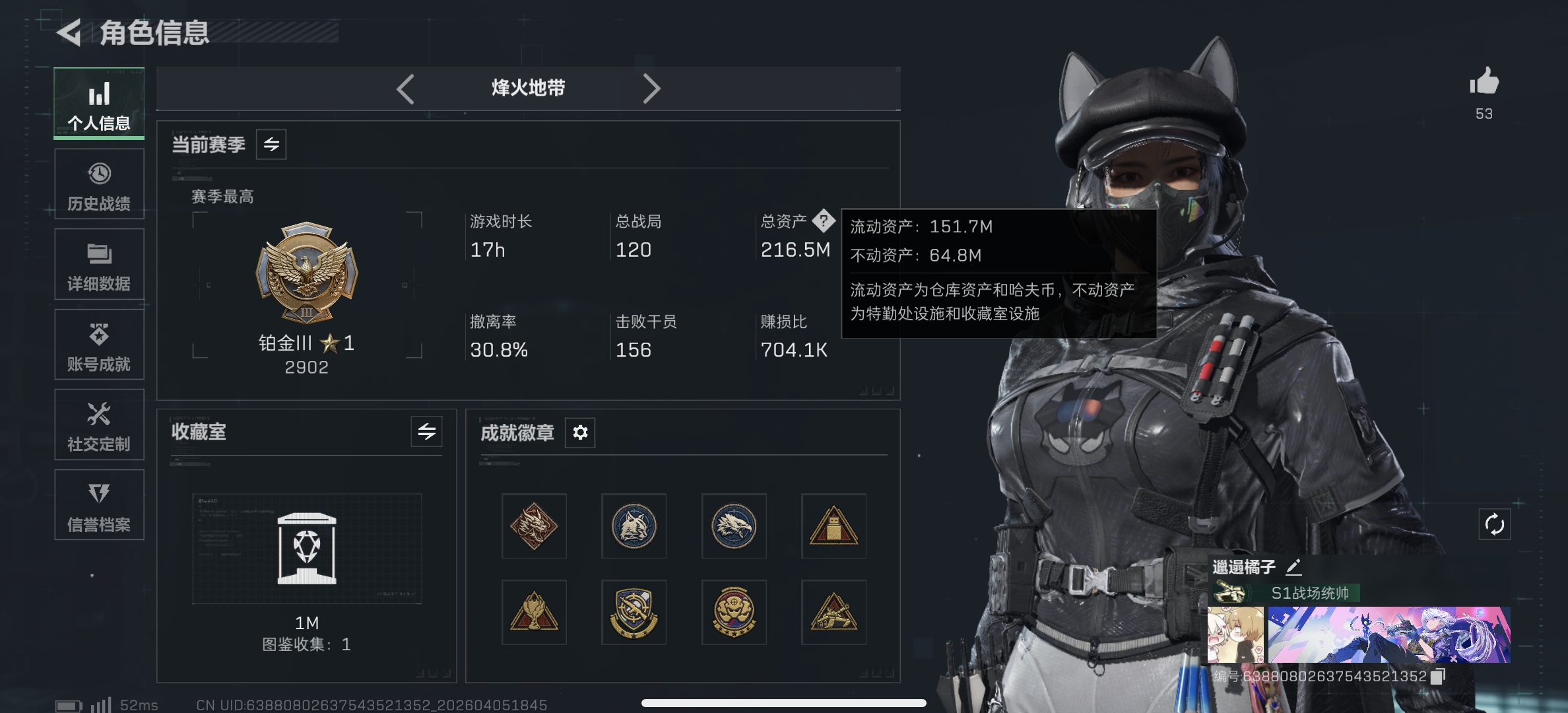Open 社交定制 customization

(x=99, y=424)
